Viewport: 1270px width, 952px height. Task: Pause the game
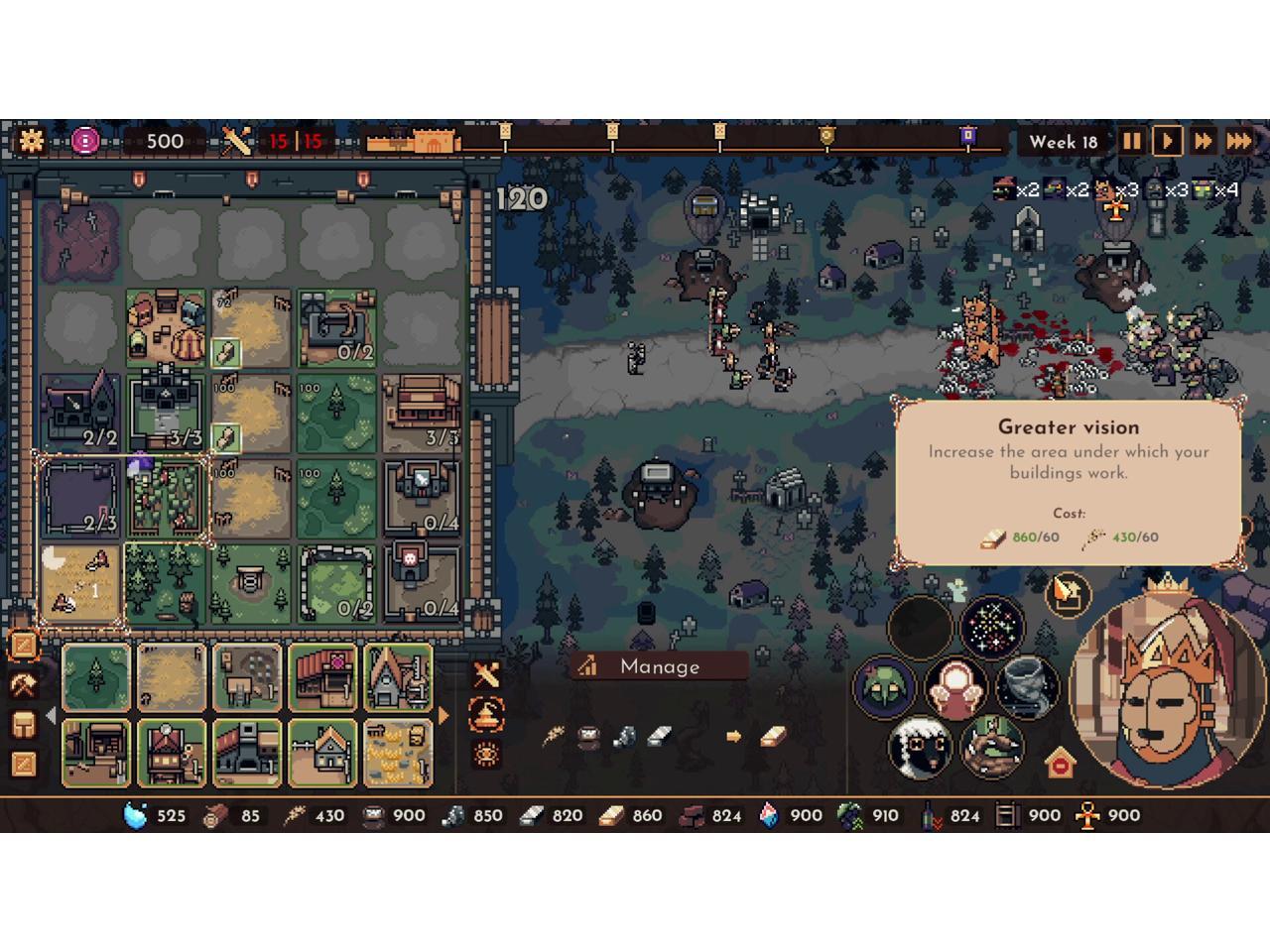click(x=1131, y=141)
